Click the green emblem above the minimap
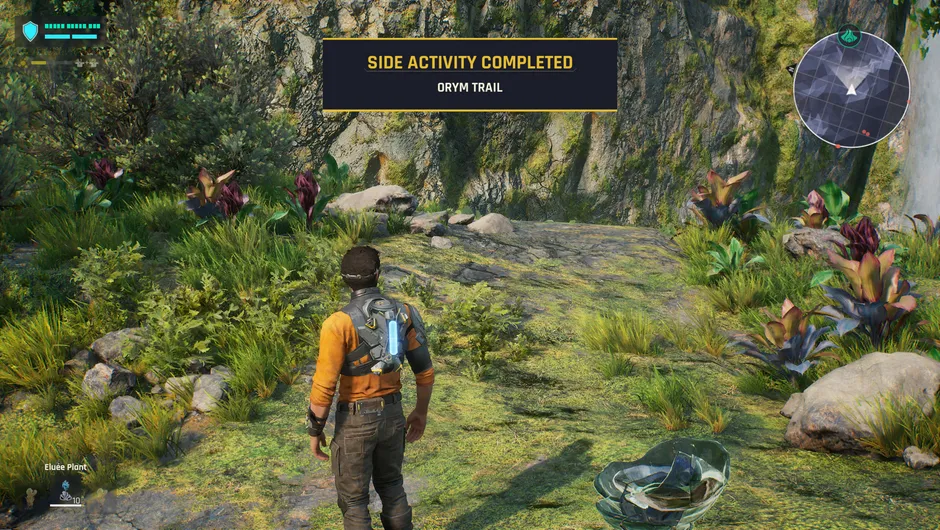This screenshot has width=940, height=530. pyautogui.click(x=849, y=36)
